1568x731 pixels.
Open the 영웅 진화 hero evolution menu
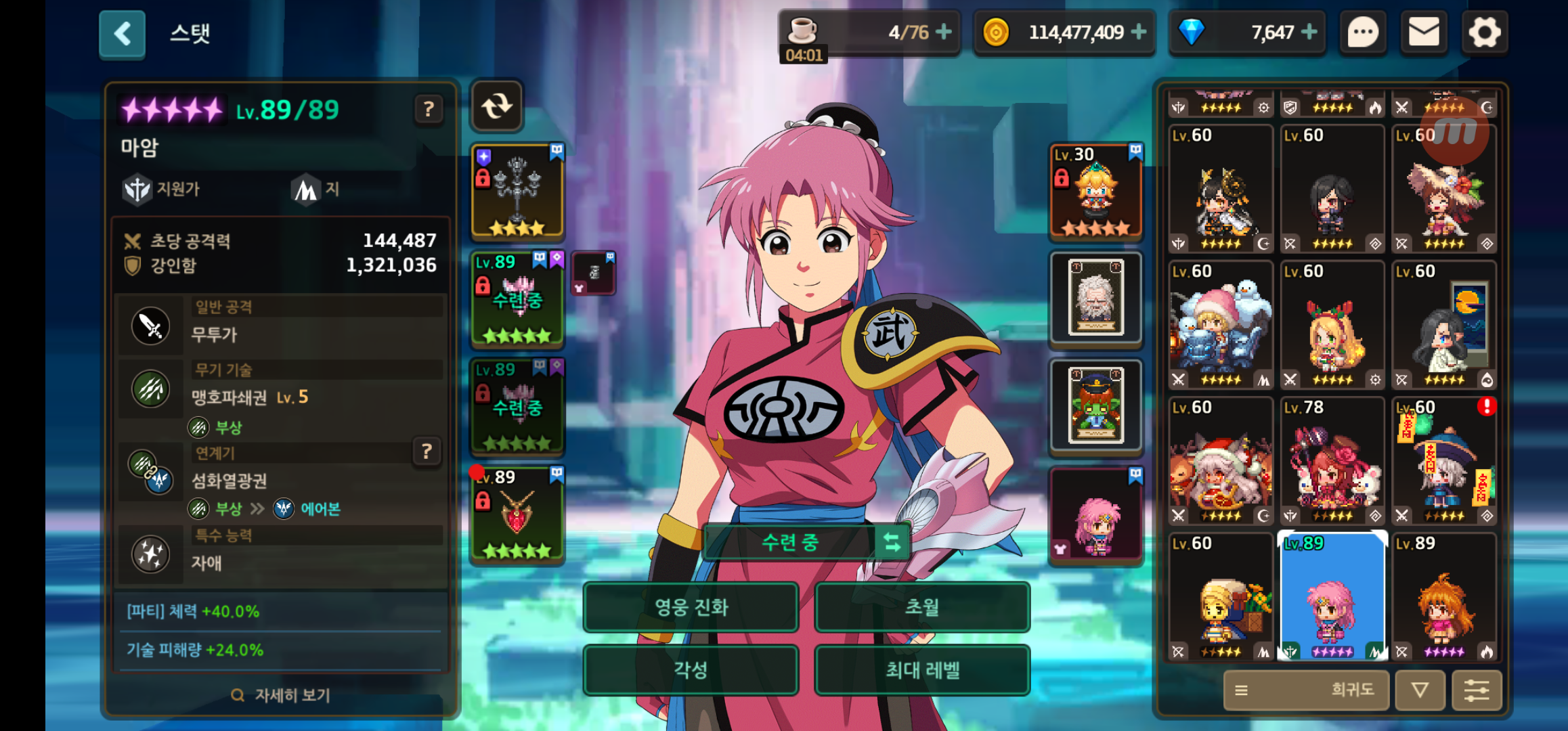(x=691, y=607)
